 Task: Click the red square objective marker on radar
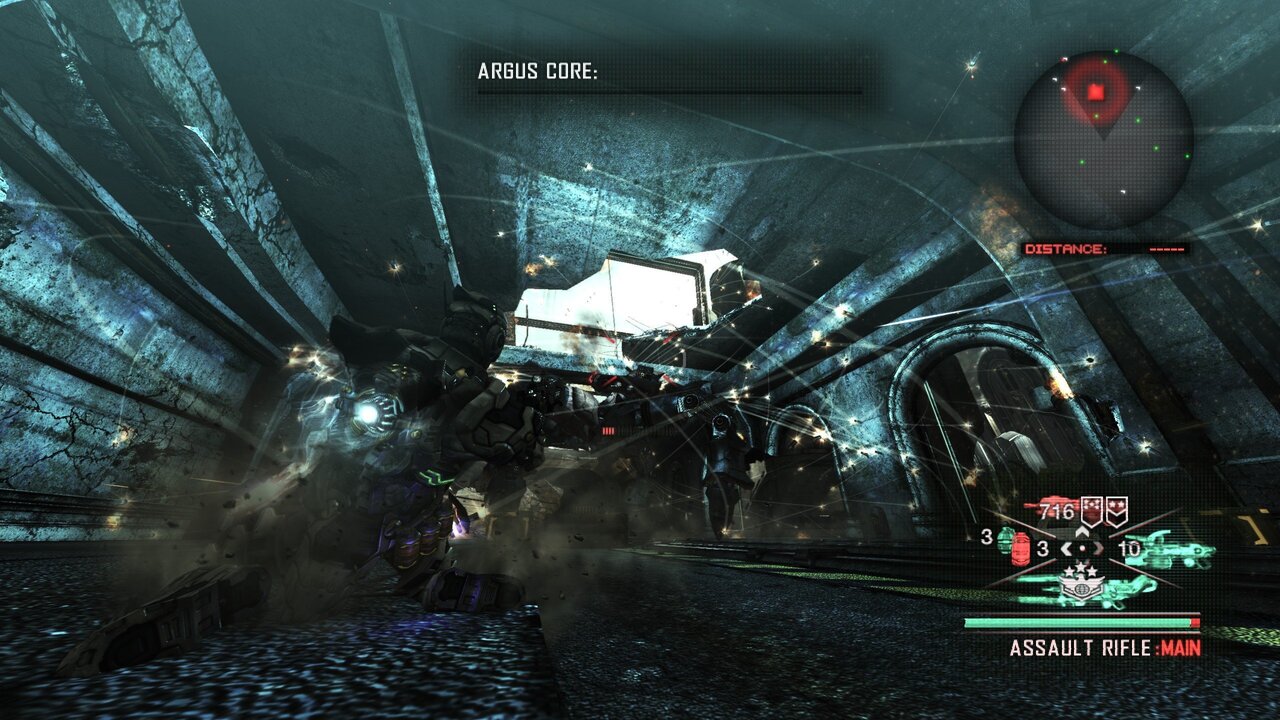click(1096, 93)
